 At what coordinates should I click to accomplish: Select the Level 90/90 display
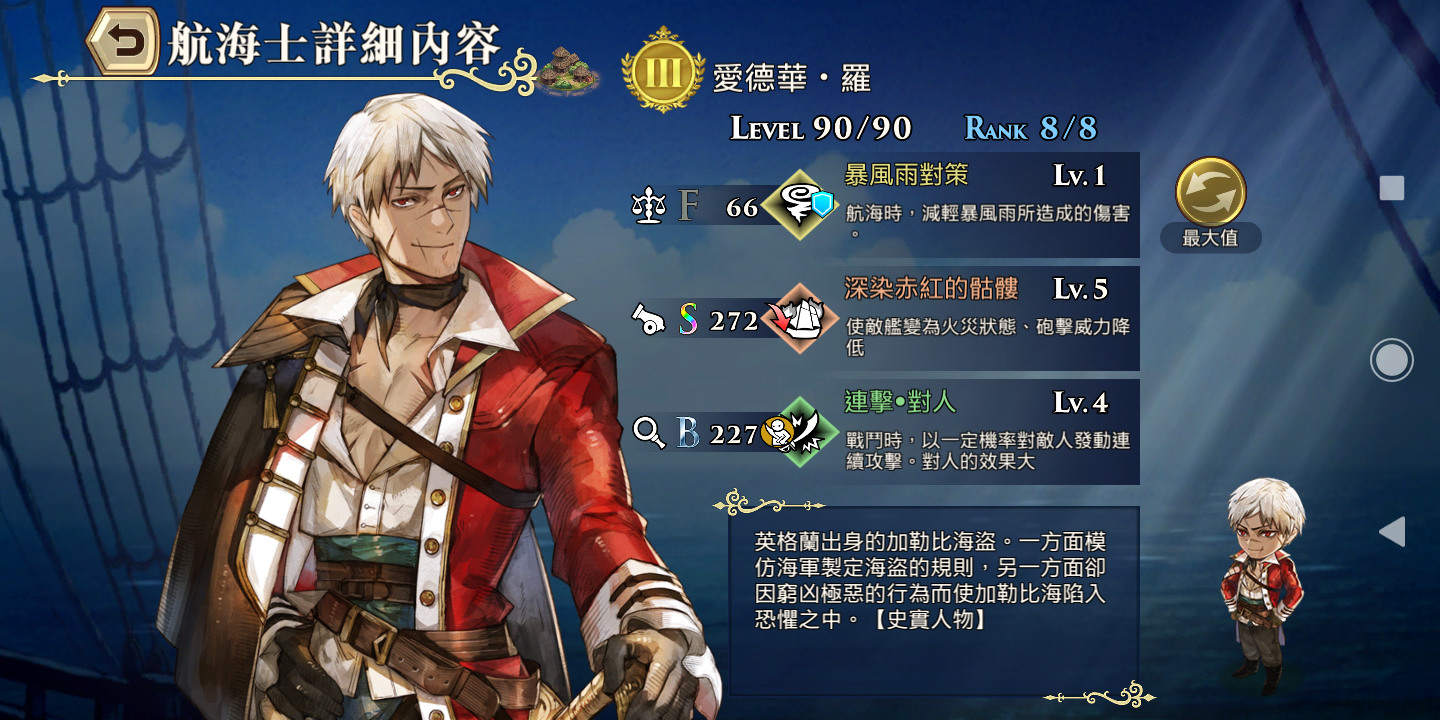[820, 128]
